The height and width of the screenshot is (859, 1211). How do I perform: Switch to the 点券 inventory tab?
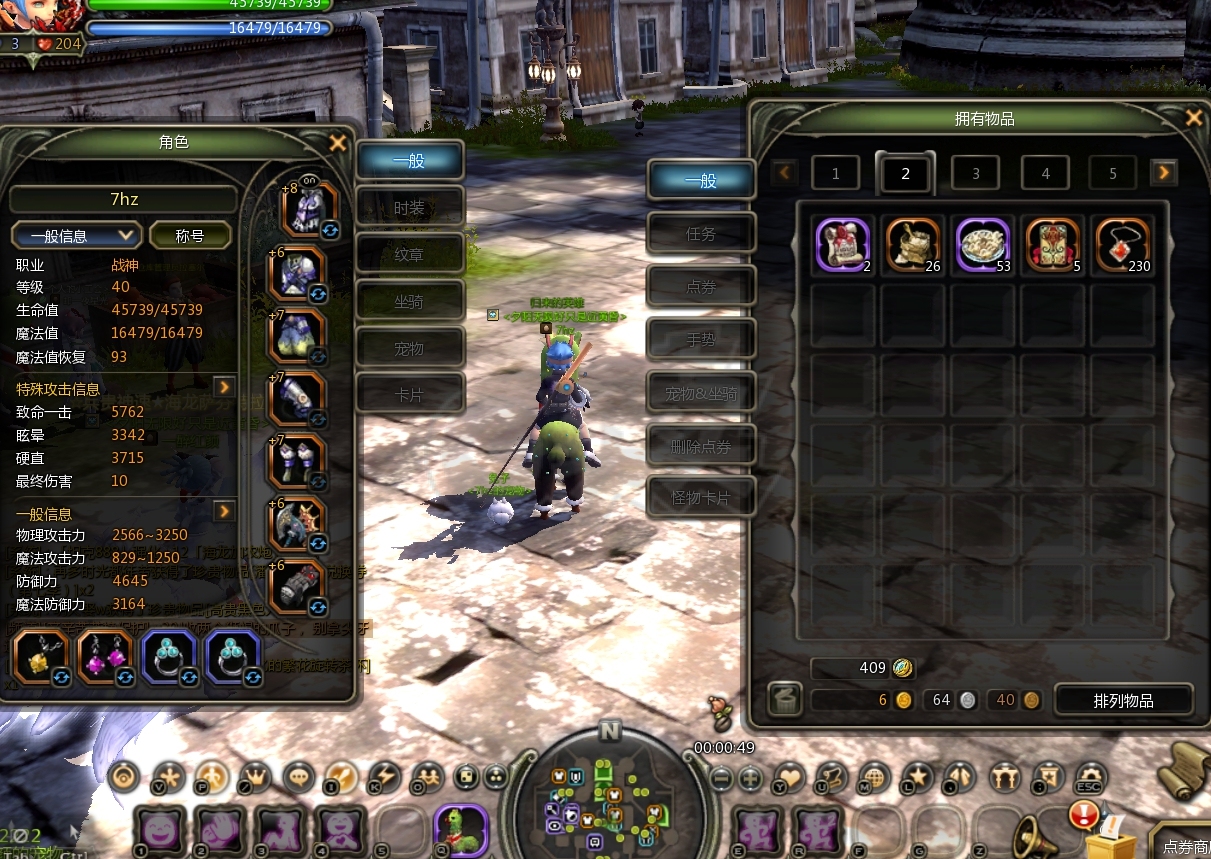pos(701,288)
